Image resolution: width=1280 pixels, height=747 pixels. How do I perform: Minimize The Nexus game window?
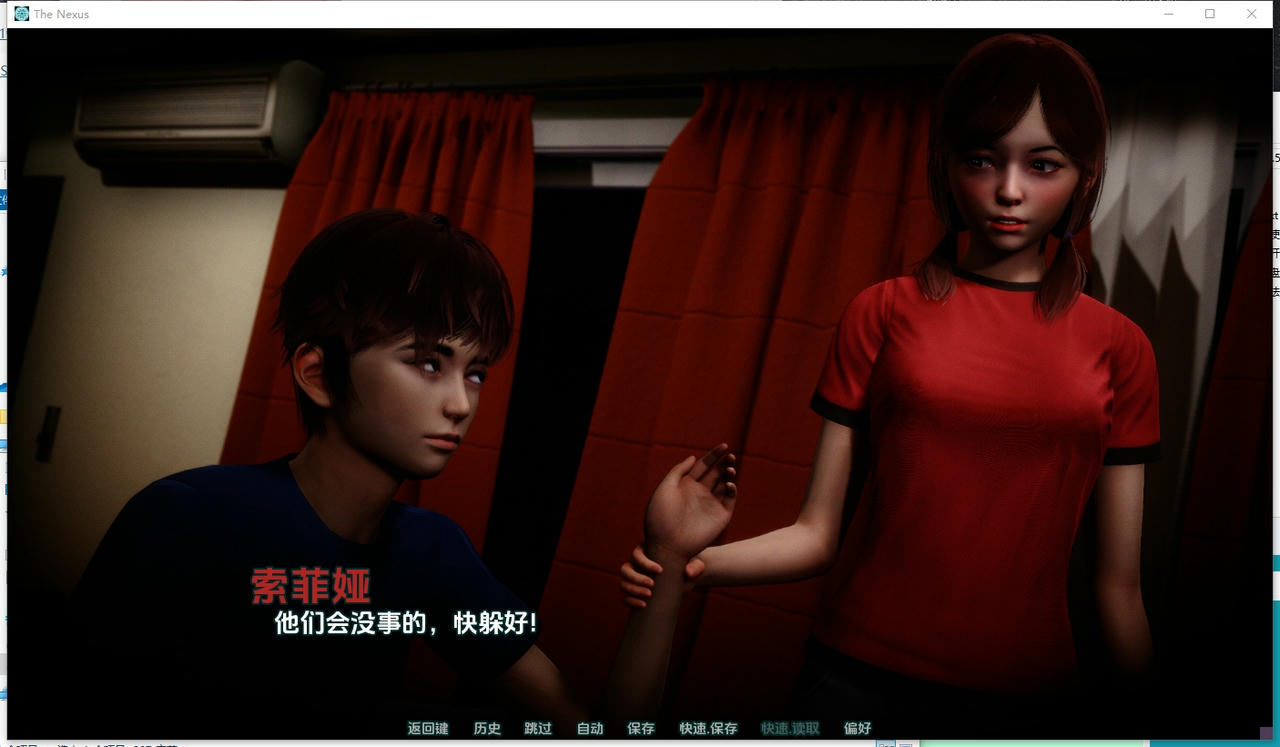1168,14
